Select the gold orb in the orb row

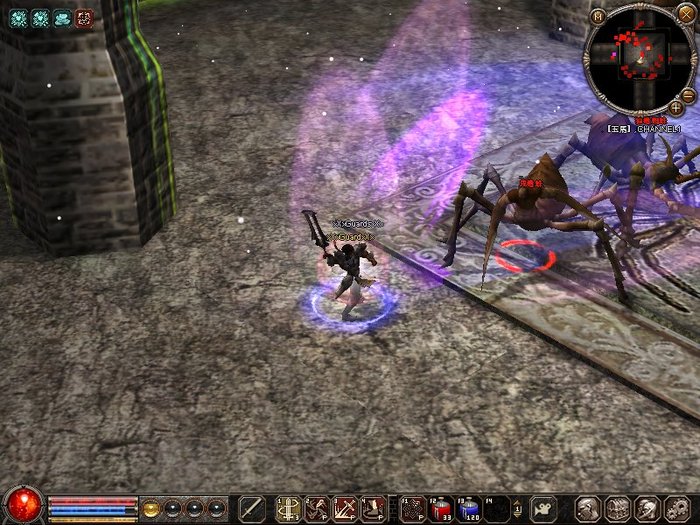click(x=152, y=507)
